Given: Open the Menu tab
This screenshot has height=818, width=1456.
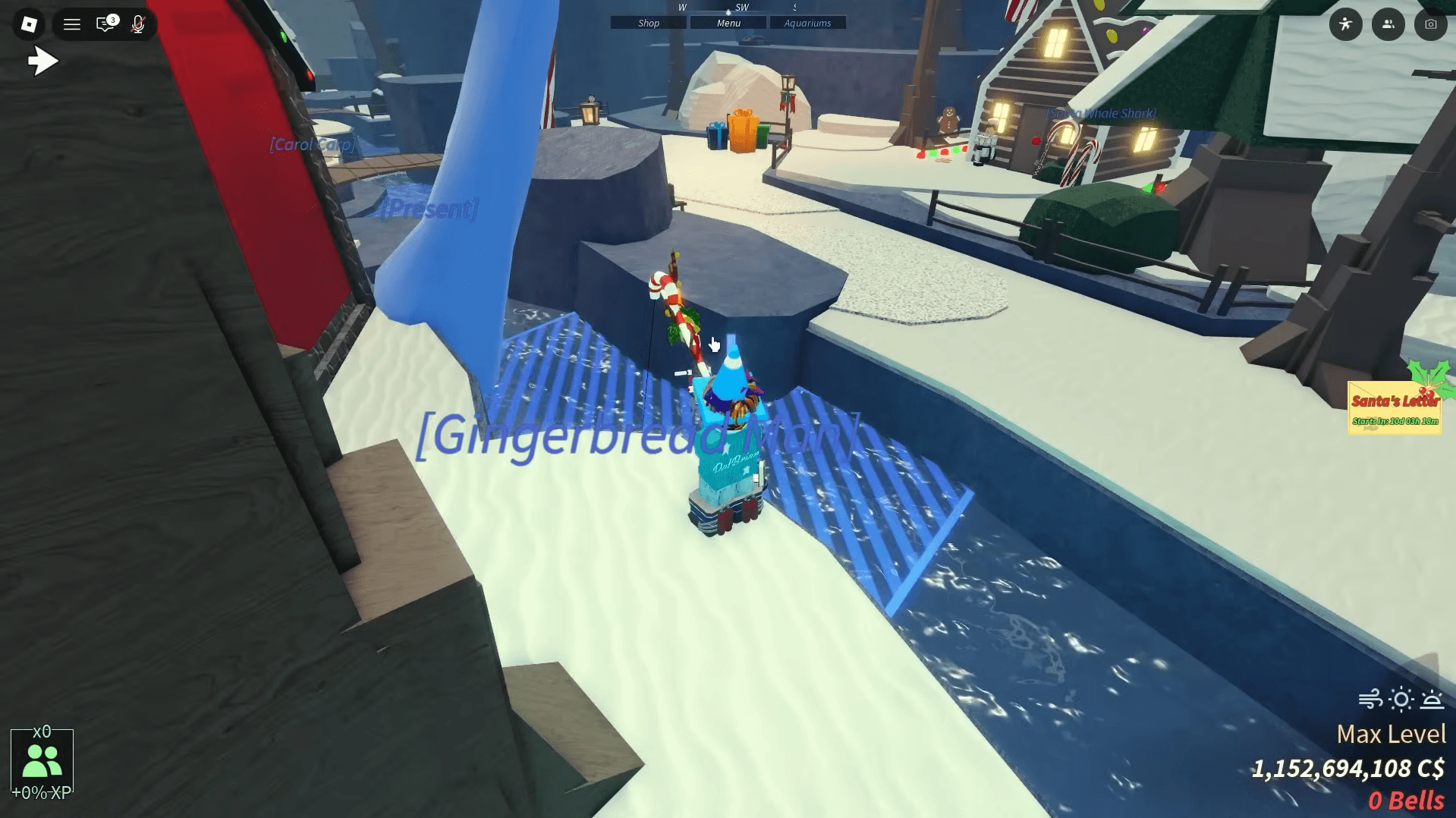Looking at the screenshot, I should pos(728,24).
